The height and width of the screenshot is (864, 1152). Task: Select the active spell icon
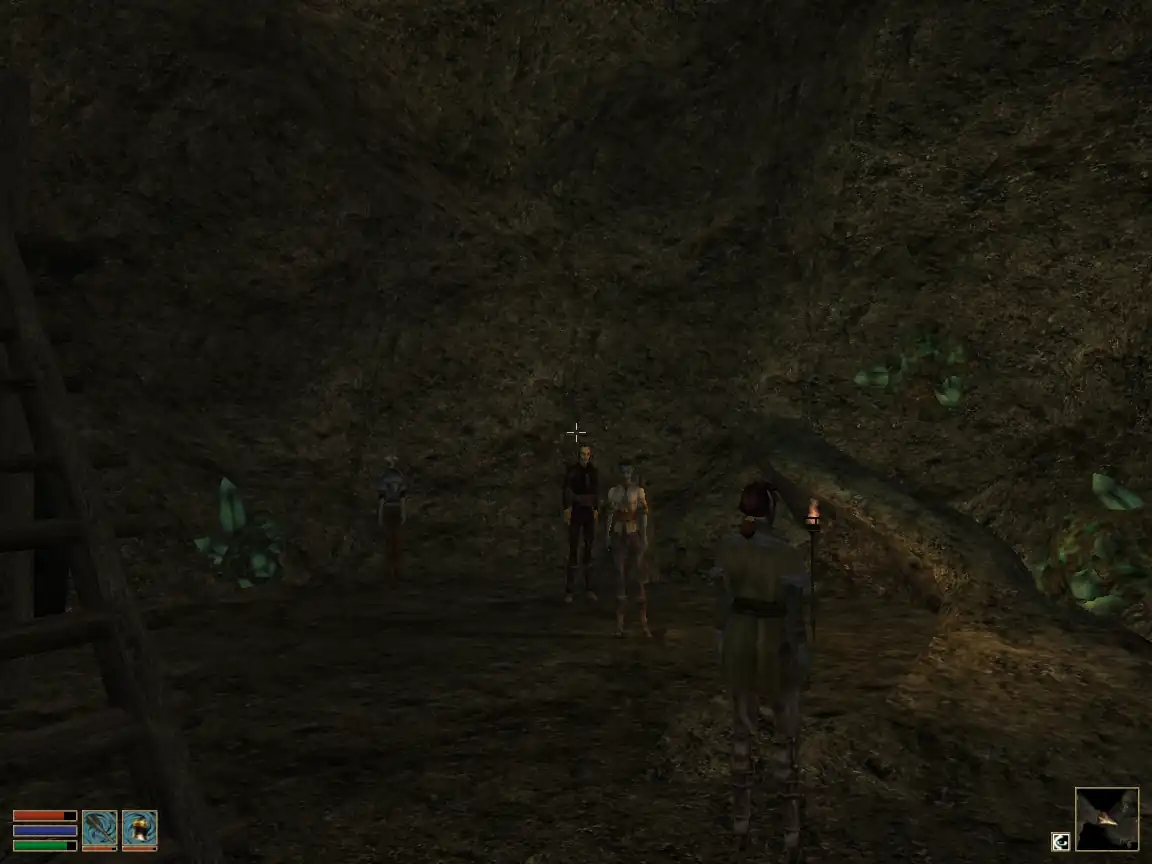tap(139, 830)
